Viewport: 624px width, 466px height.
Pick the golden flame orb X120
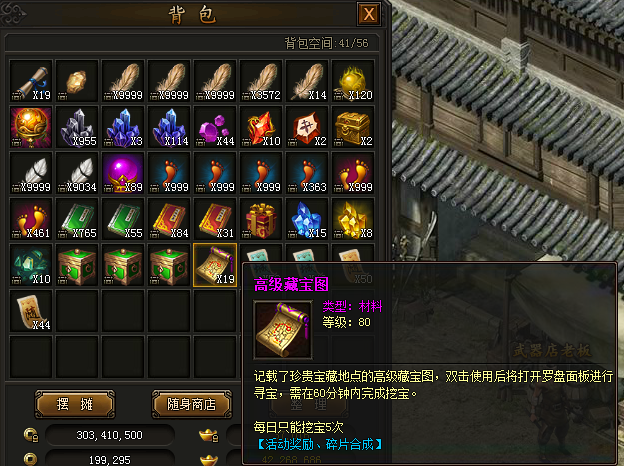point(353,80)
